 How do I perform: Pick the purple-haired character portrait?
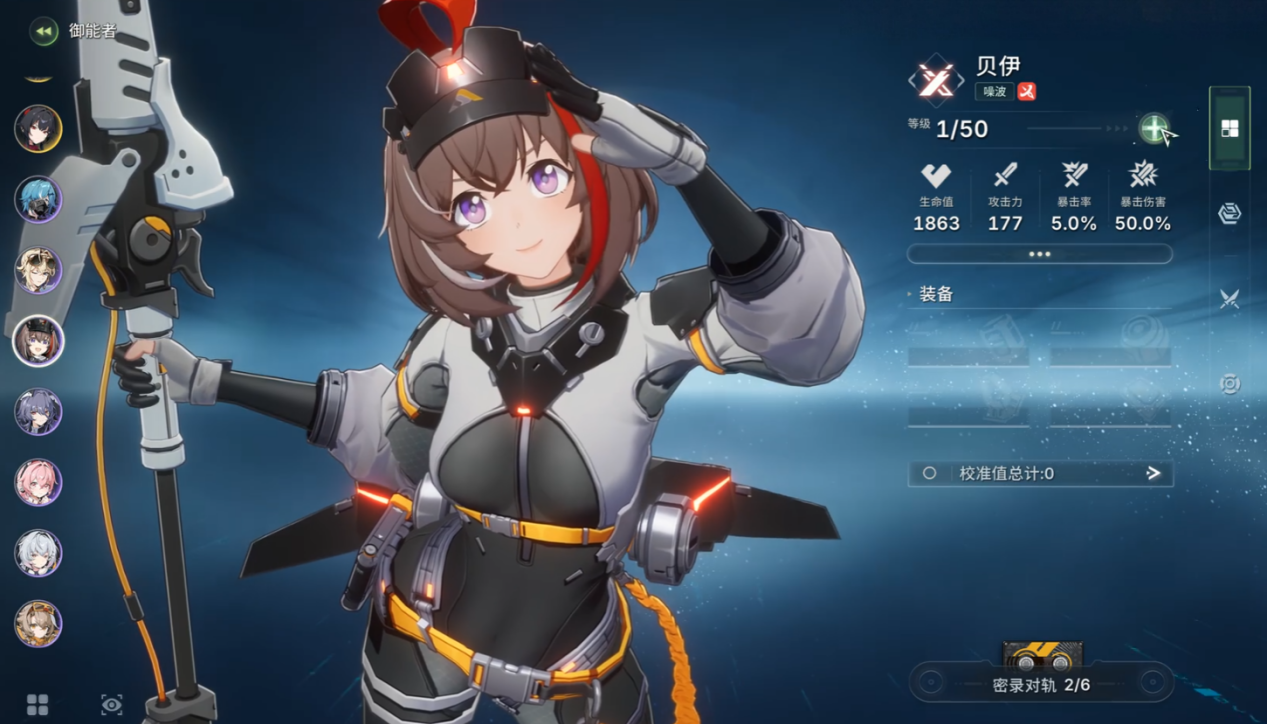click(x=38, y=412)
